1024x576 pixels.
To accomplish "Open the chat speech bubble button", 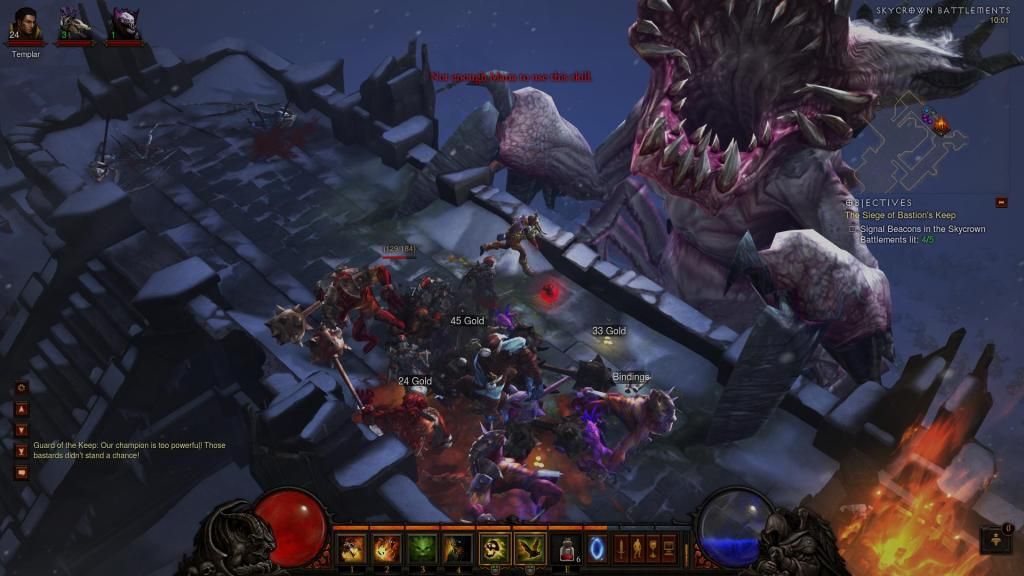I will 21,471.
